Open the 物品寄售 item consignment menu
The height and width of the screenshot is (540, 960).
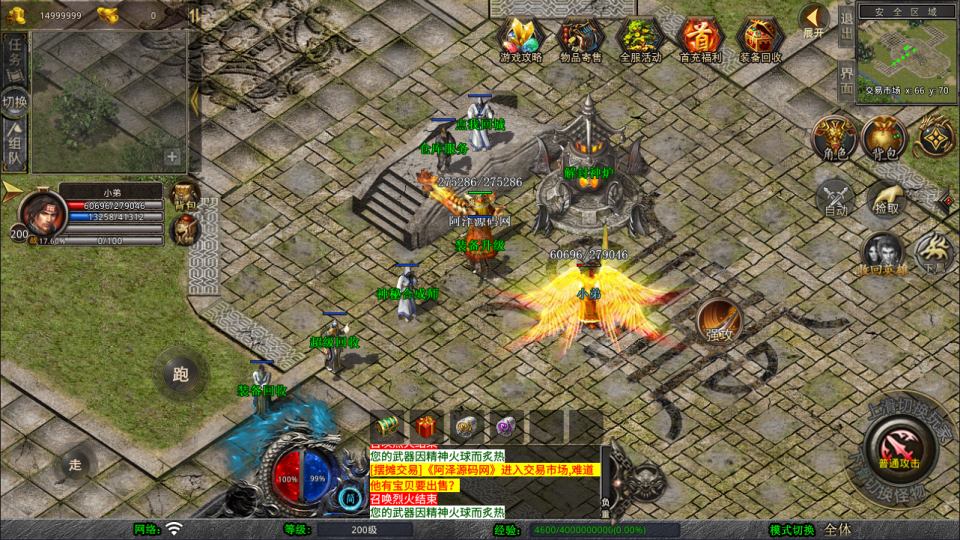pyautogui.click(x=580, y=38)
